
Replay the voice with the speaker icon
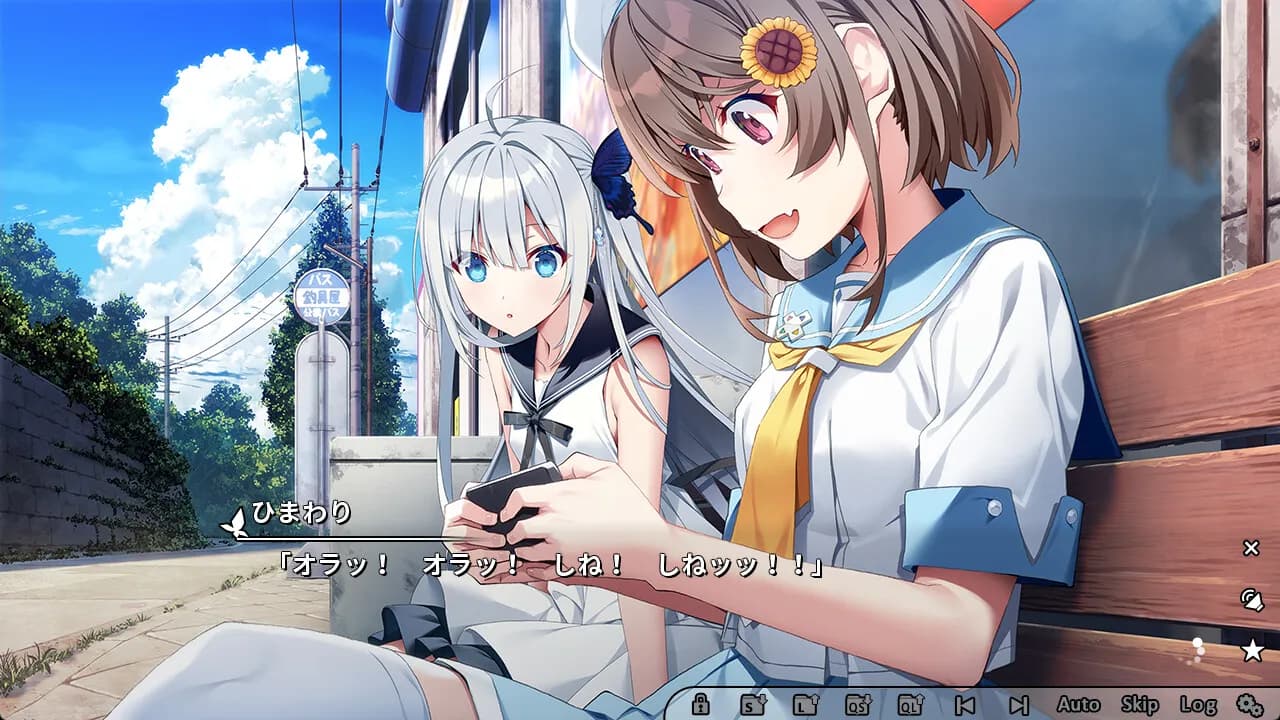point(1251,600)
